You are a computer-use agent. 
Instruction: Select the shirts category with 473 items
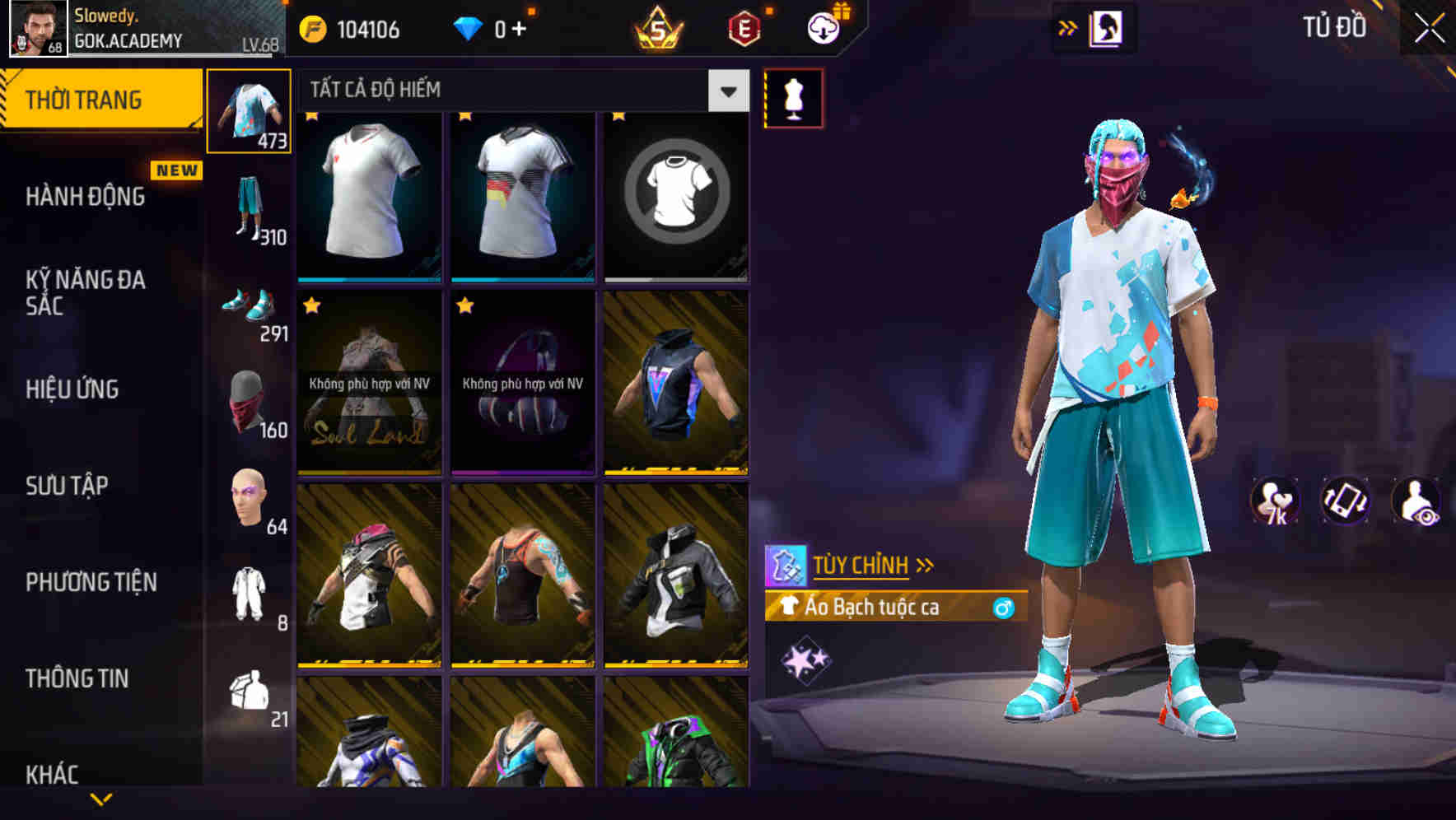[250, 111]
